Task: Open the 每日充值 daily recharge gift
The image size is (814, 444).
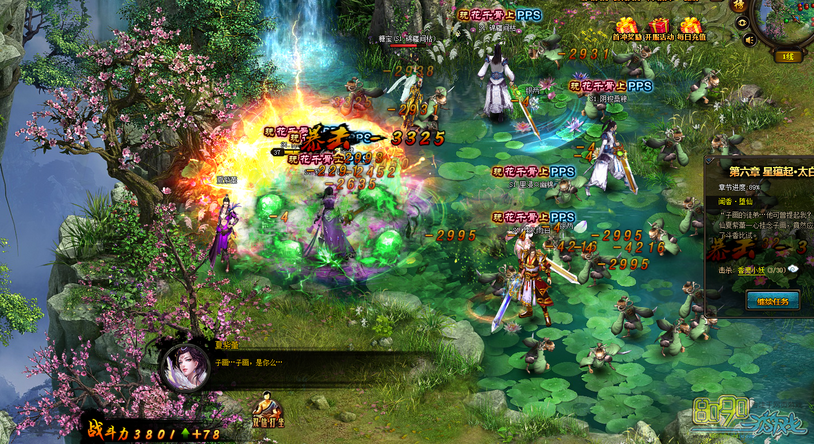Action: (691, 28)
